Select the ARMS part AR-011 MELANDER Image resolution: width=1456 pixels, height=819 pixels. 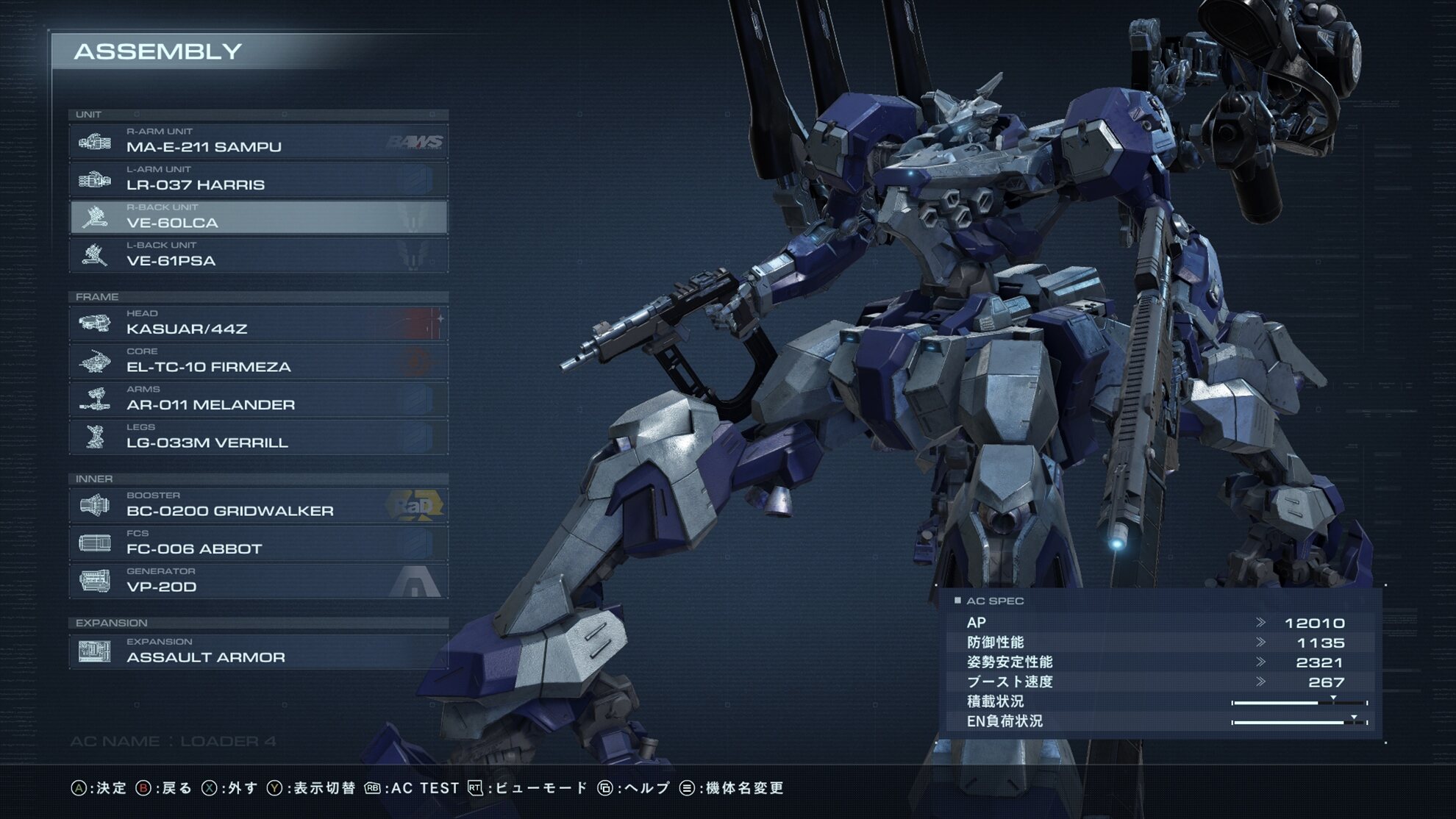(x=258, y=399)
